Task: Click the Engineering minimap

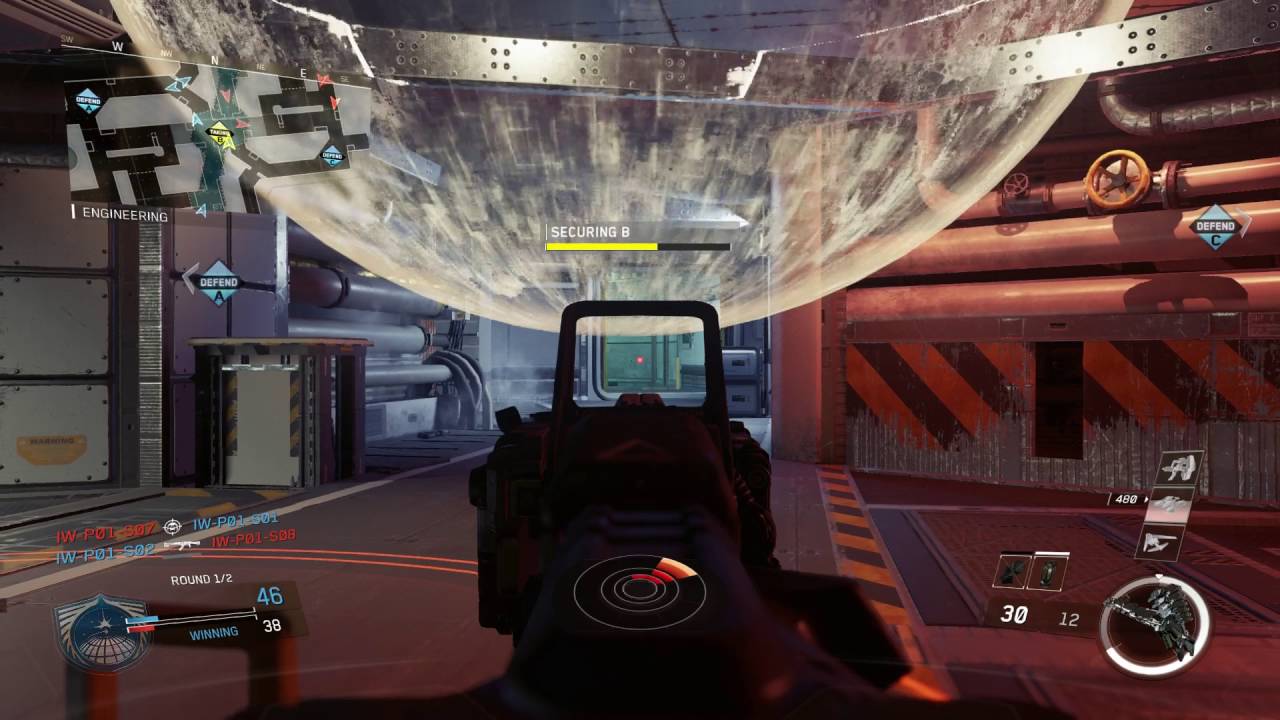Action: [x=215, y=135]
